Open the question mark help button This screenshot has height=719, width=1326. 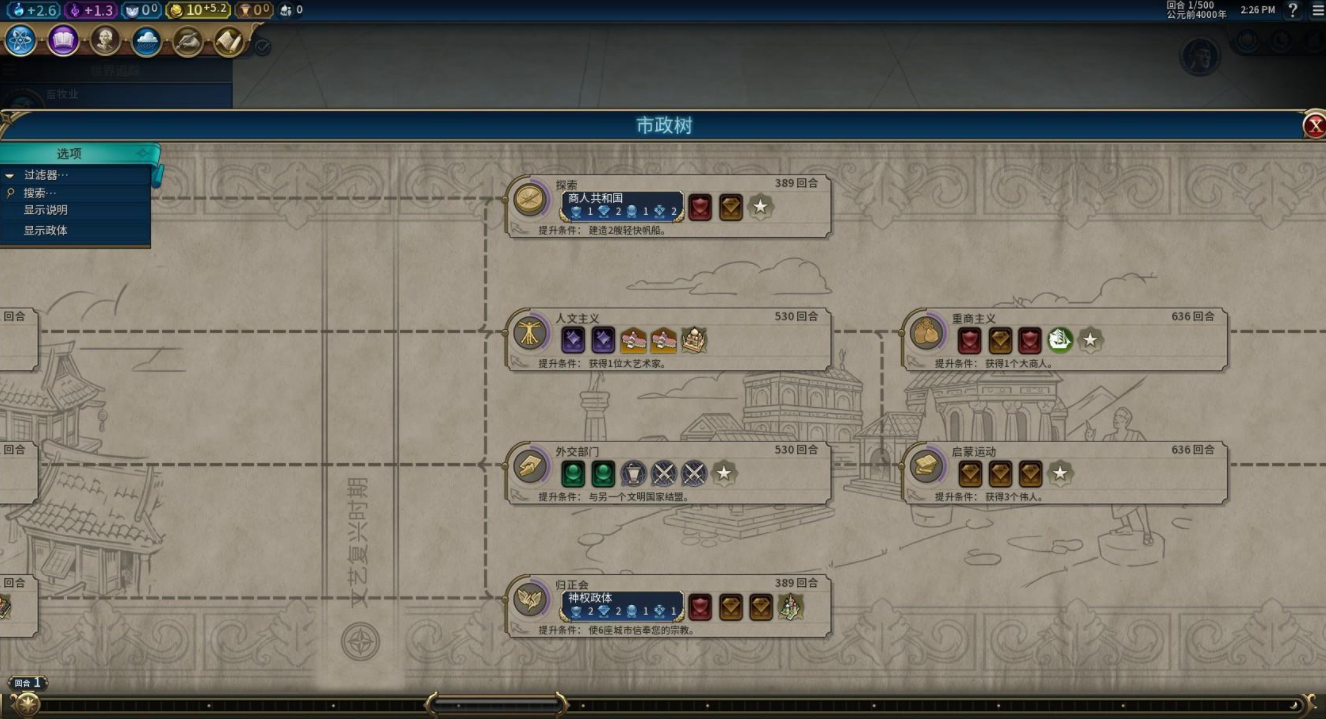tap(1292, 10)
